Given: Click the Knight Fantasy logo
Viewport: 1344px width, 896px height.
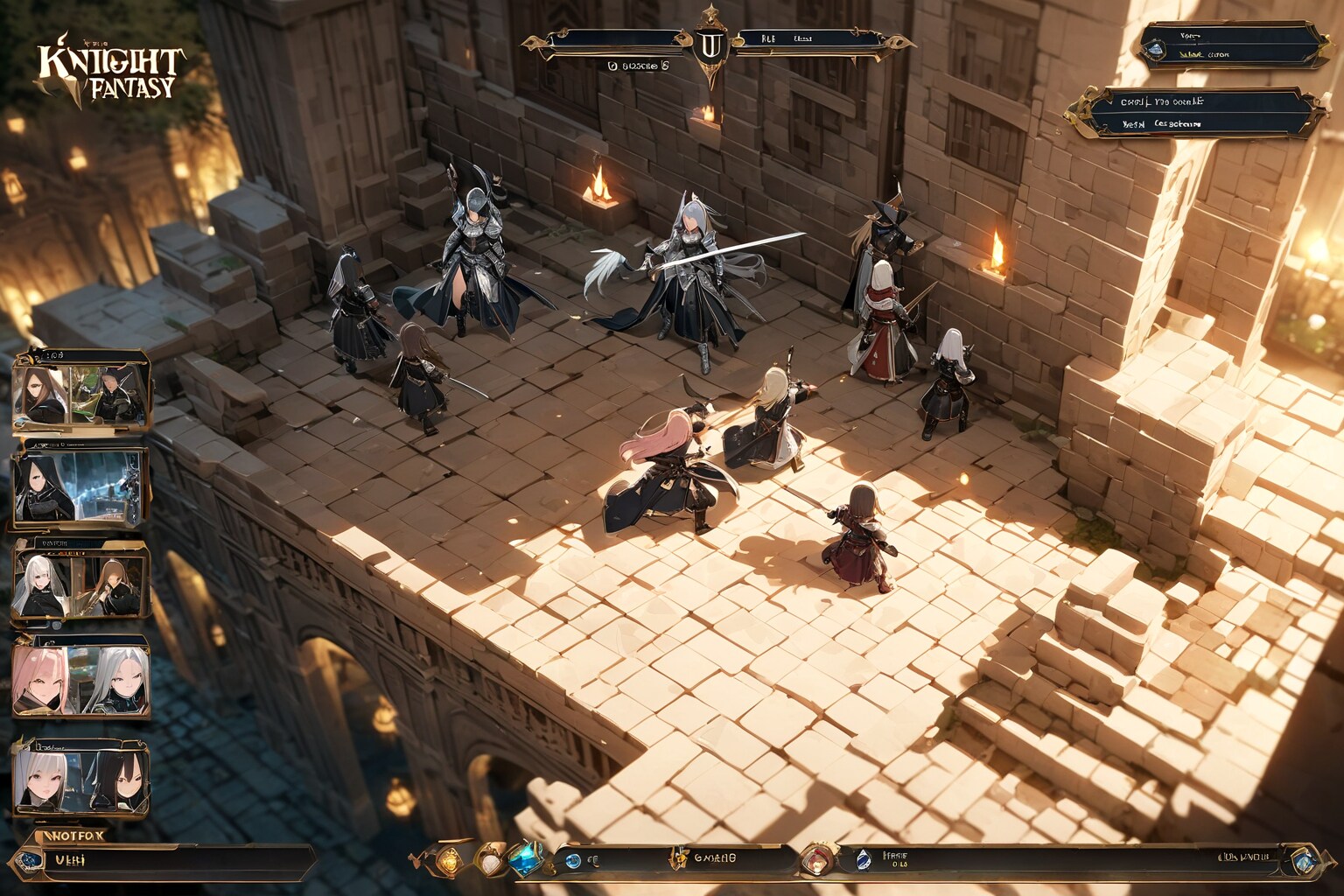Looking at the screenshot, I should [109, 71].
